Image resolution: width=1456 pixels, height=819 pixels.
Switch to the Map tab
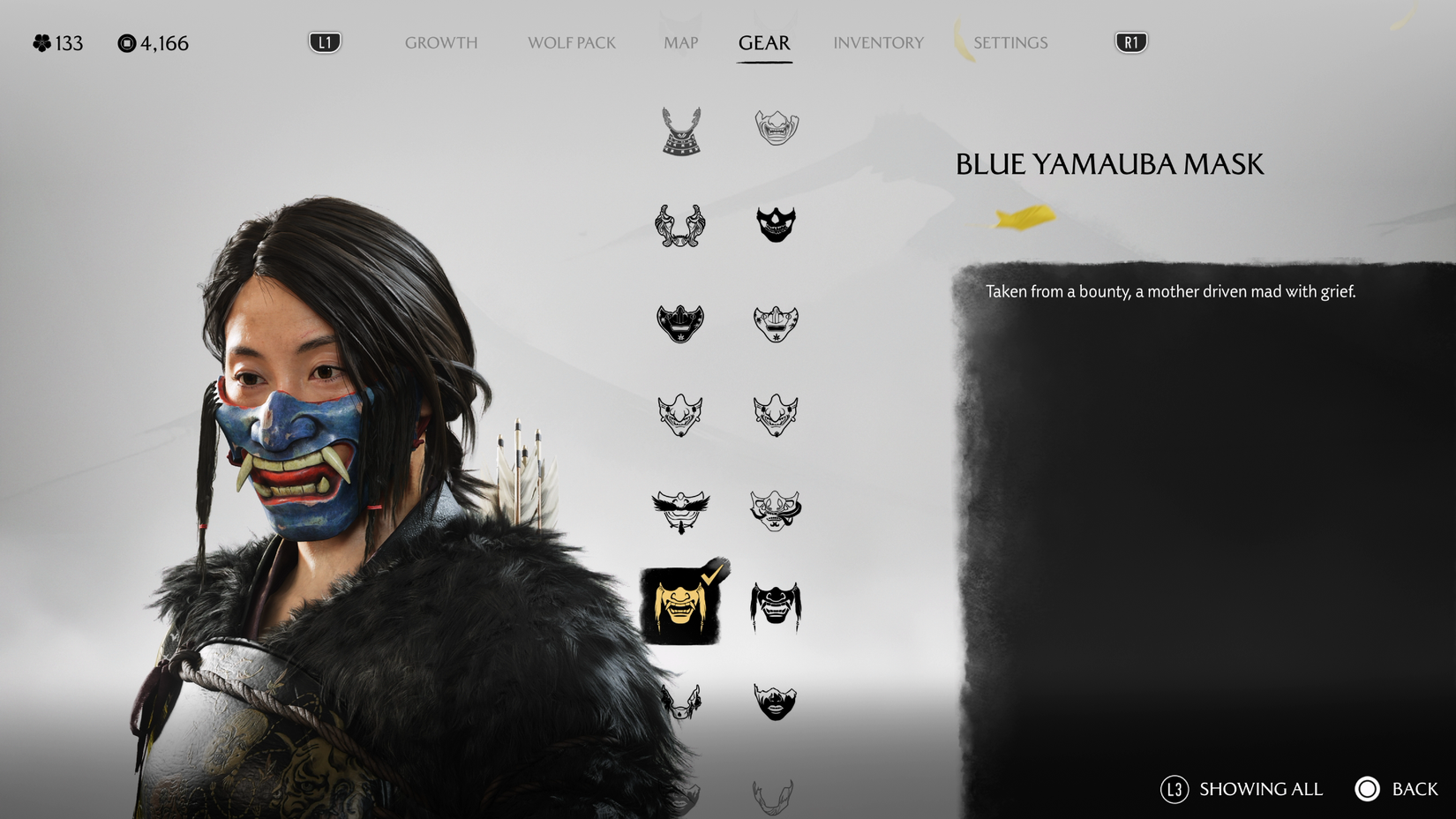(680, 41)
